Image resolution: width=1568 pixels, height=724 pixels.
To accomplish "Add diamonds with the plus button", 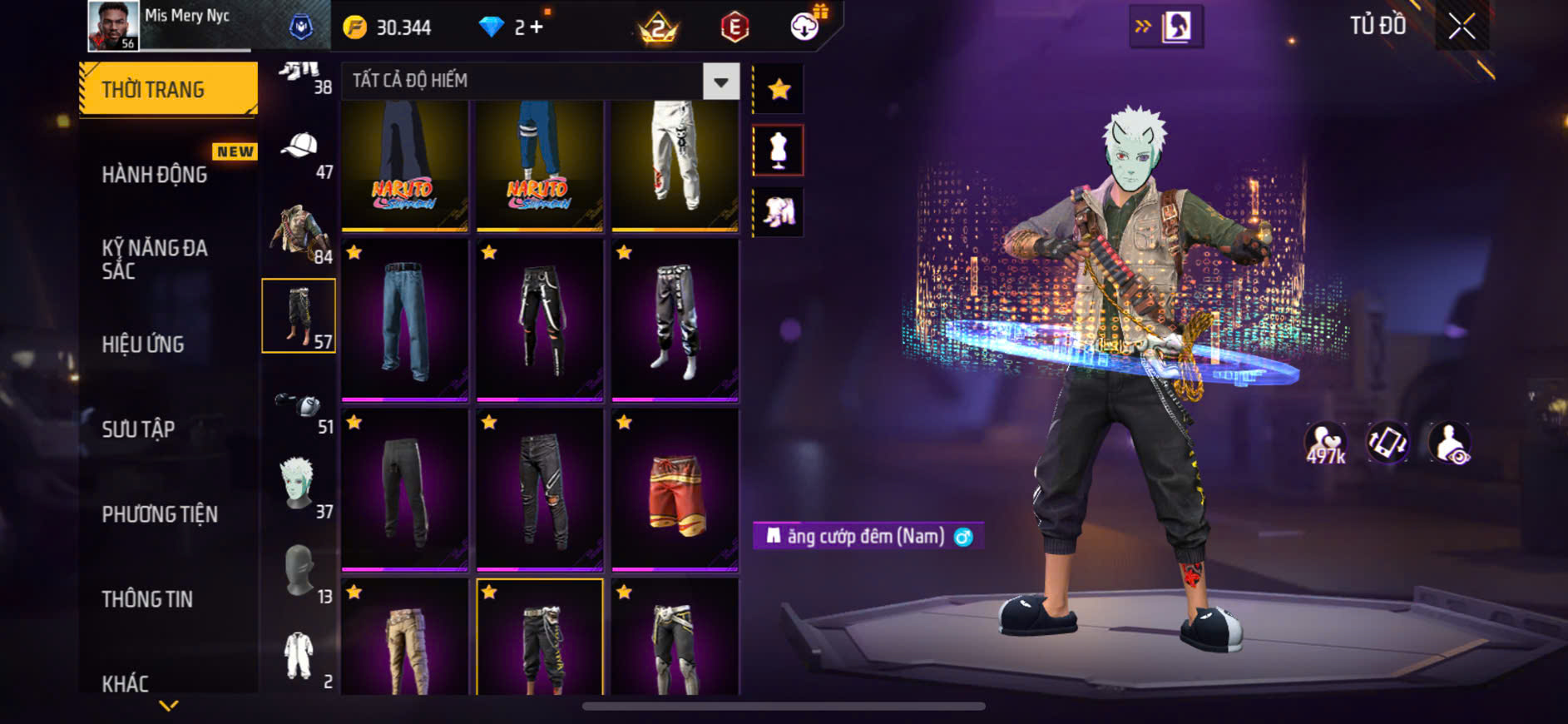I will point(537,27).
